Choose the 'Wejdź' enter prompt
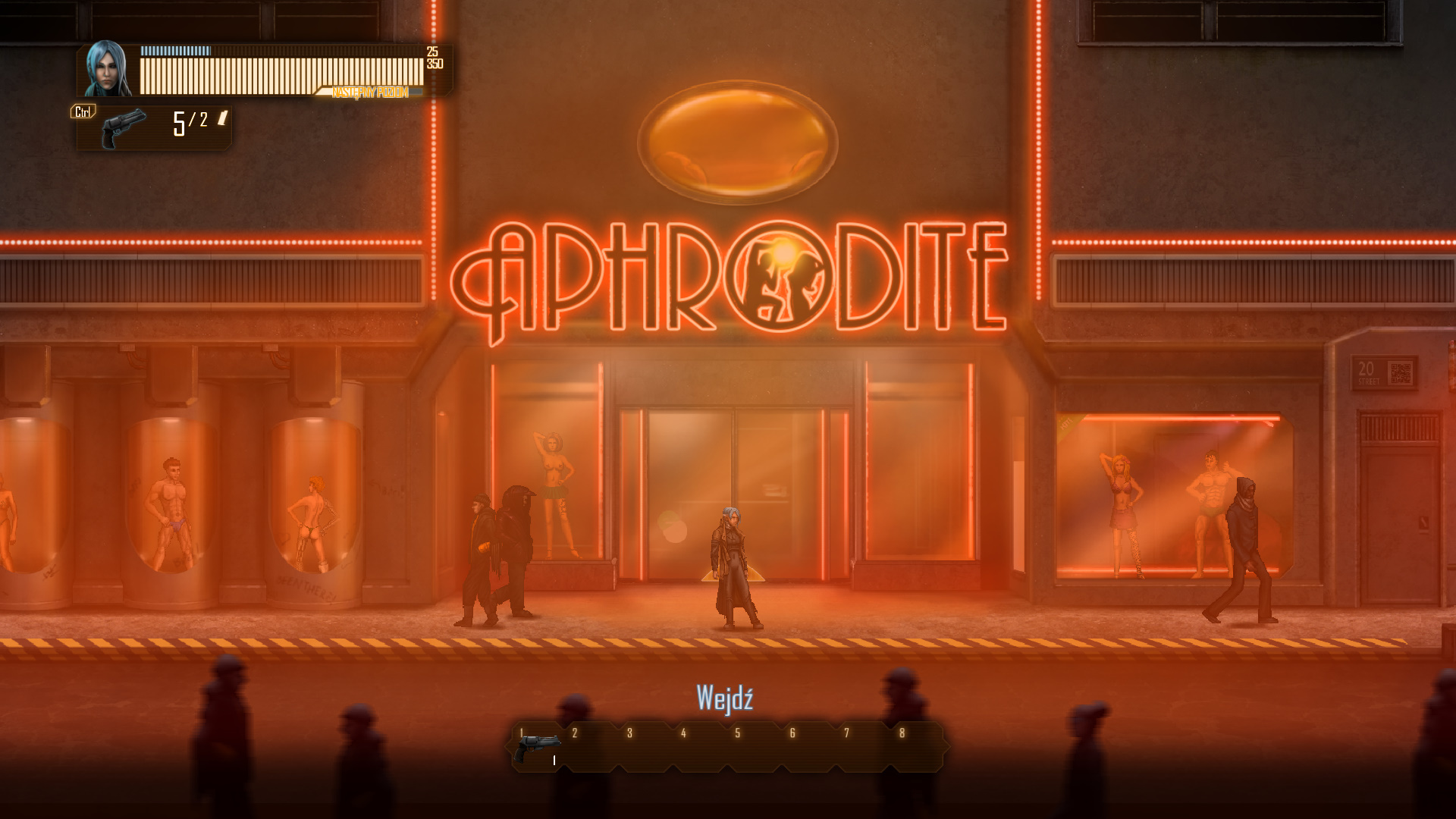 pos(724,698)
